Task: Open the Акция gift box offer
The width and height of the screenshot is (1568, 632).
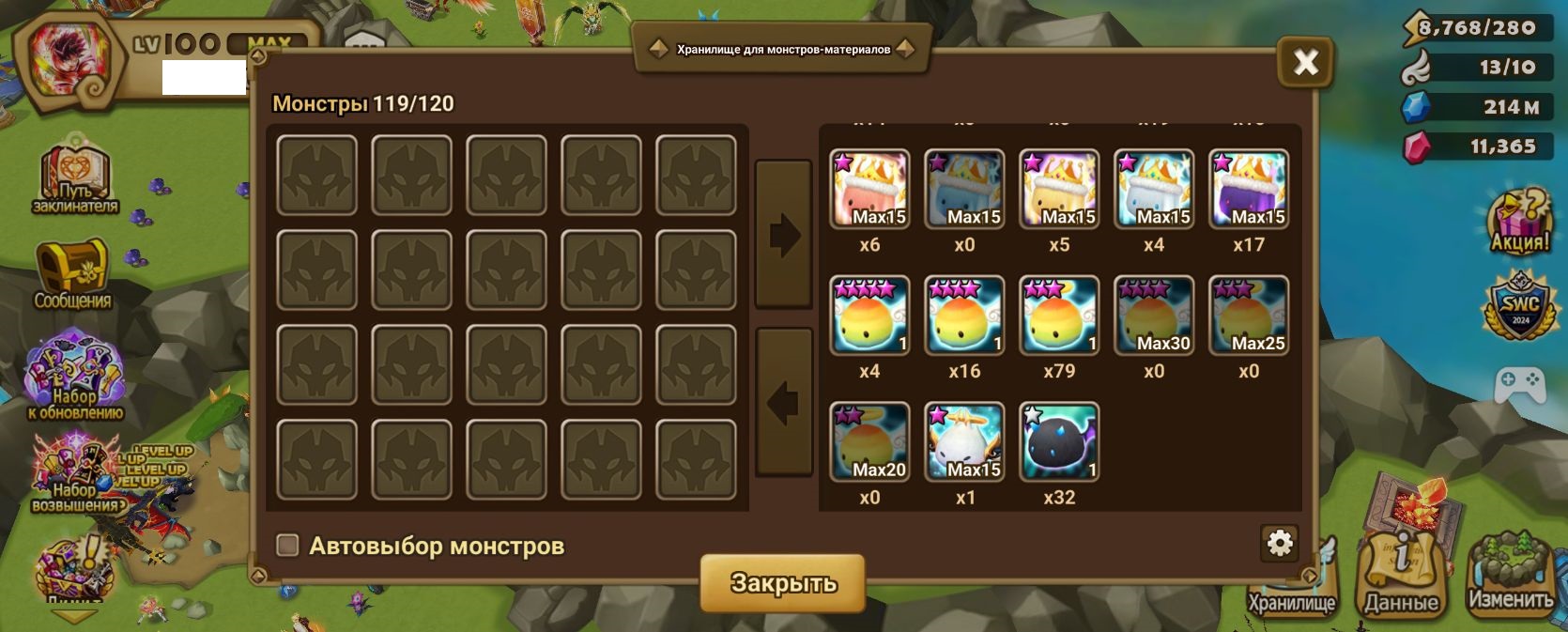Action: tap(1519, 223)
